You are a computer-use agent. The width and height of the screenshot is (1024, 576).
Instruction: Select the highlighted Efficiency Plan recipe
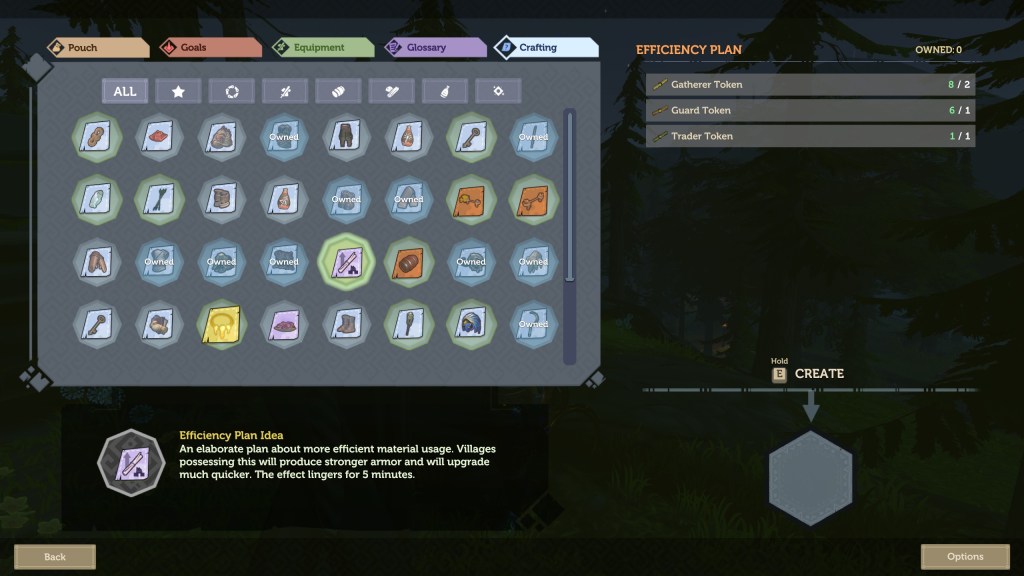[x=346, y=262]
